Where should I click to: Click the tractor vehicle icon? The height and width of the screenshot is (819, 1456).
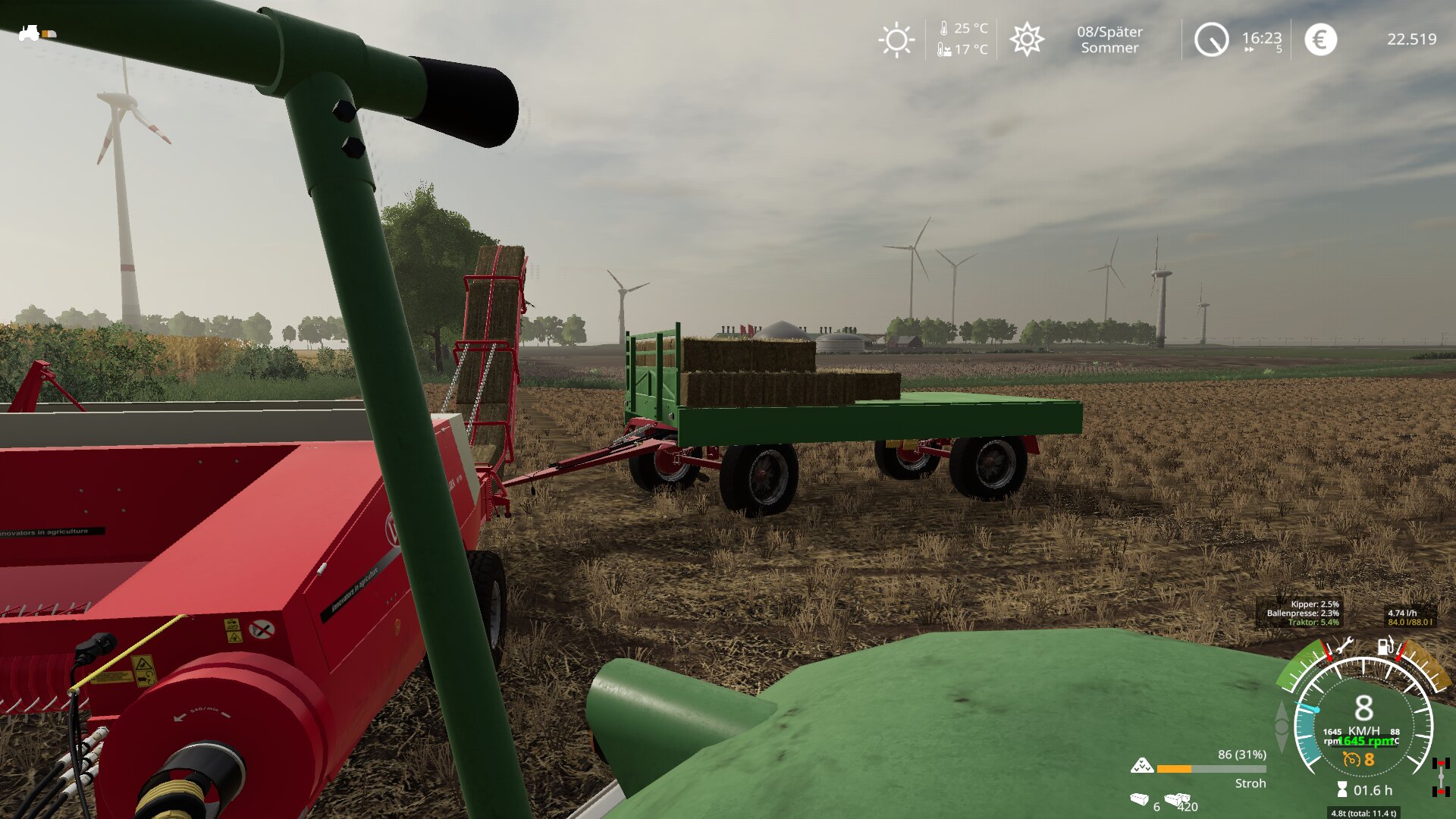(30, 33)
